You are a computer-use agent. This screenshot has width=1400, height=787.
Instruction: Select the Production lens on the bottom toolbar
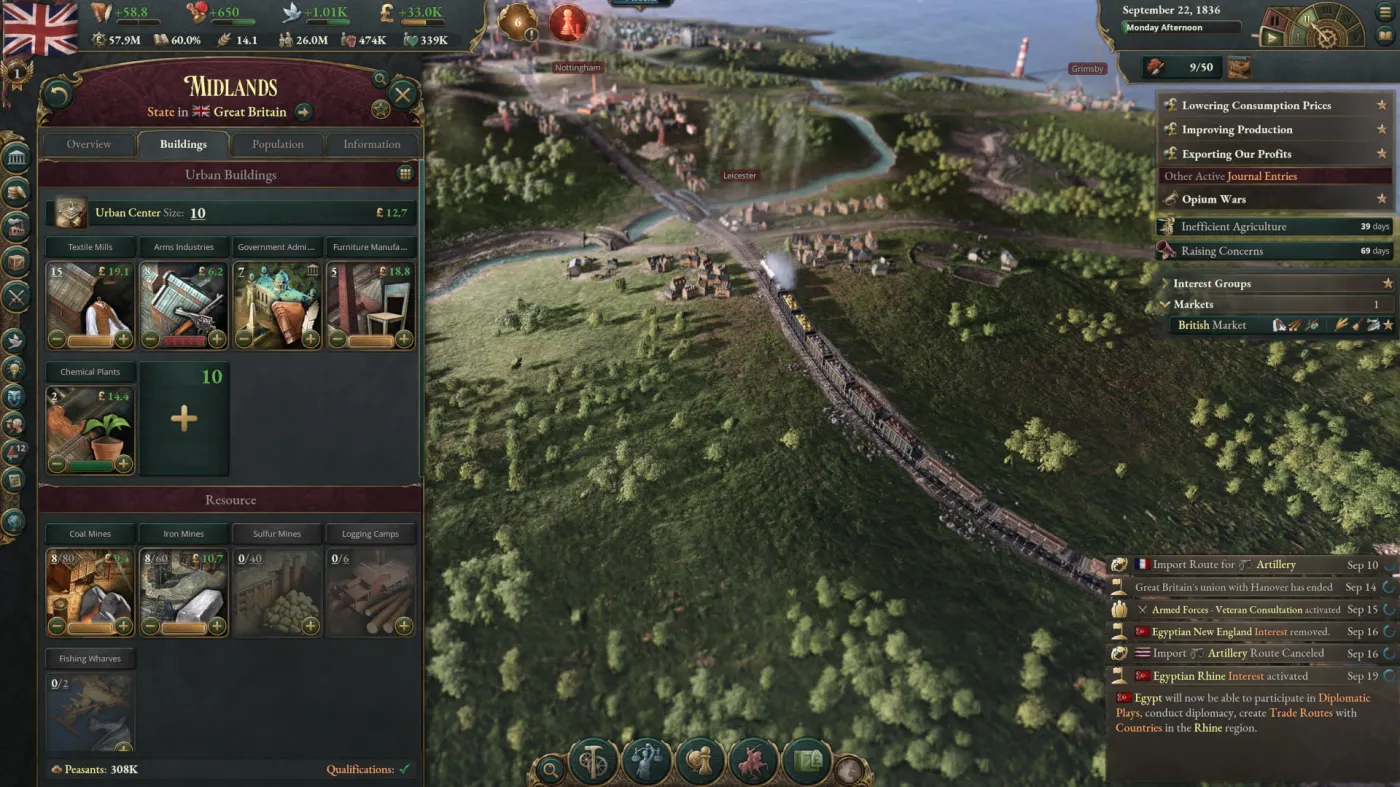(x=592, y=762)
